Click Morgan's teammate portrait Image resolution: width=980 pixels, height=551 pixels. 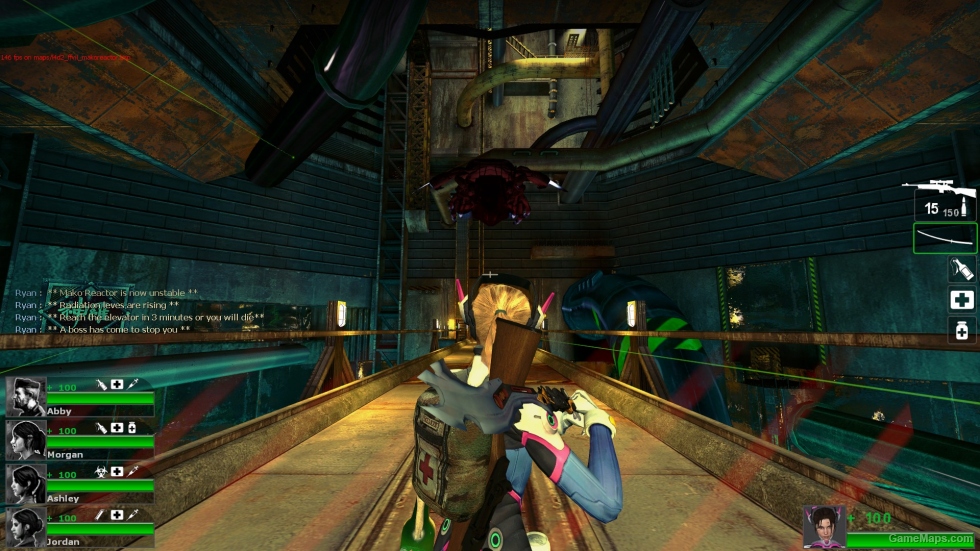click(x=26, y=440)
